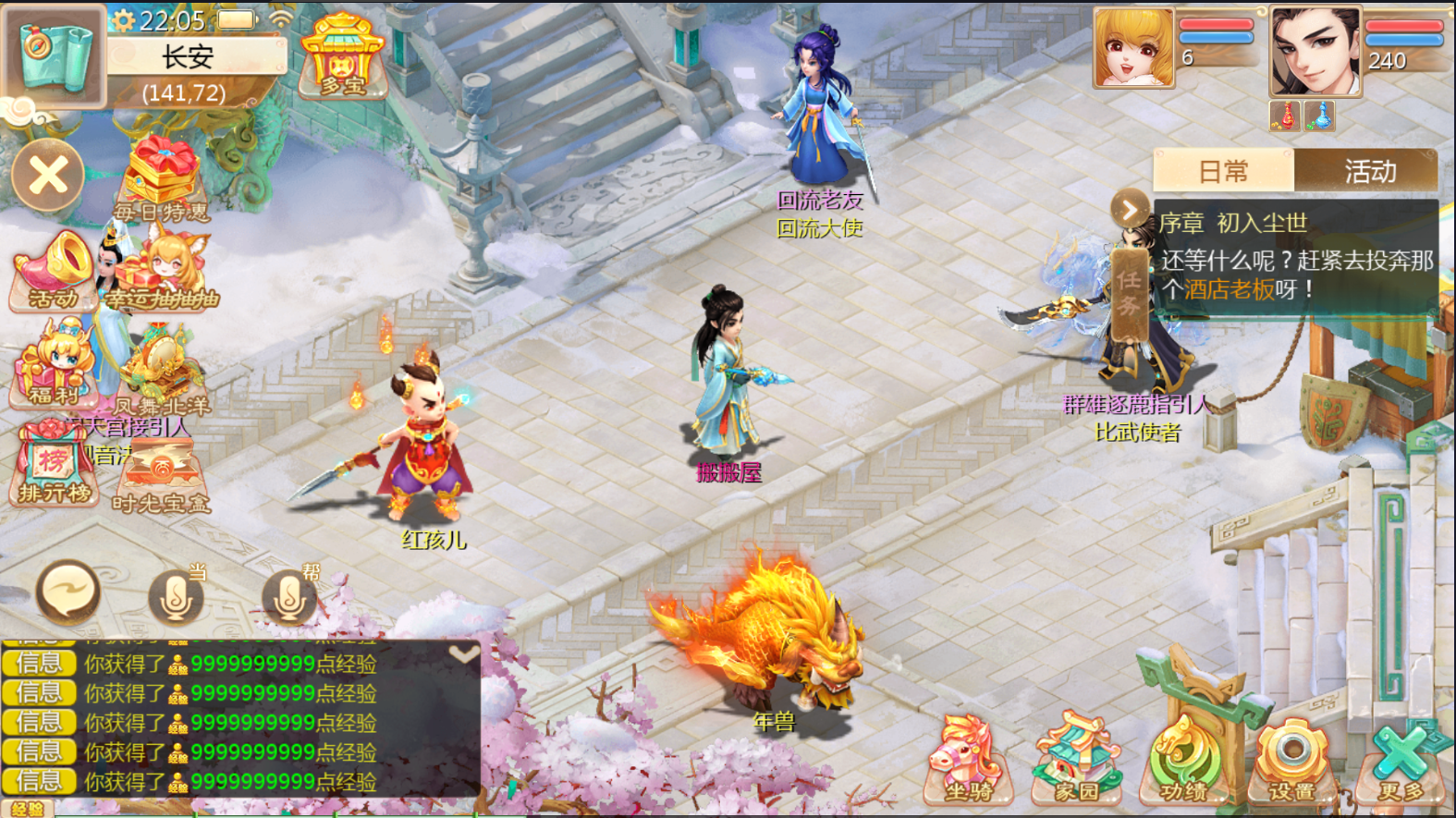1456x818 pixels.
Task: Open the 凤舞北洋 event icon
Action: pos(163,372)
